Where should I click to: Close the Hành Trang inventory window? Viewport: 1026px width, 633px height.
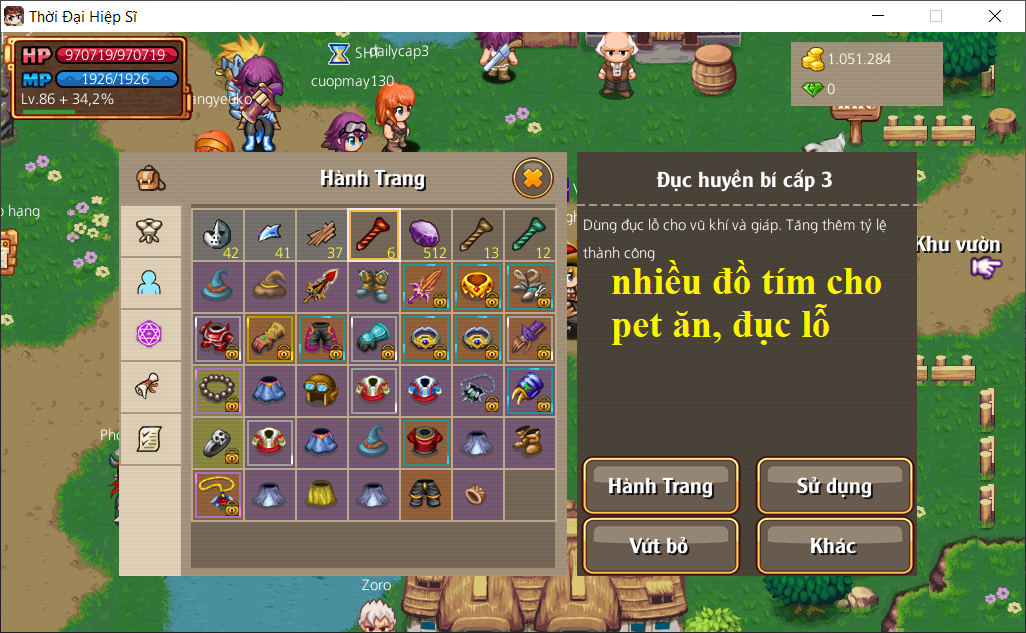(533, 179)
